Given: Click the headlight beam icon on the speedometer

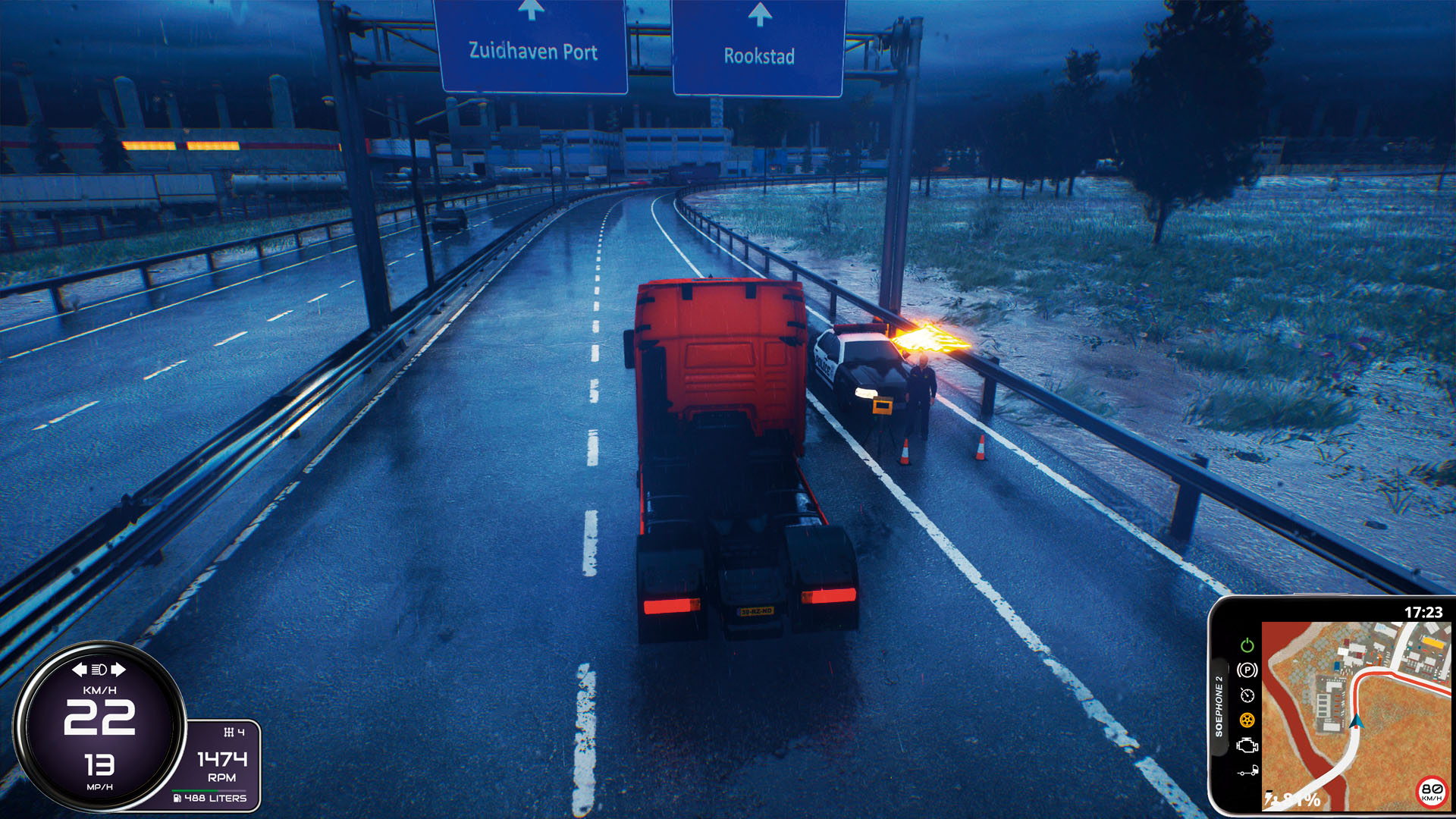Looking at the screenshot, I should 98,670.
